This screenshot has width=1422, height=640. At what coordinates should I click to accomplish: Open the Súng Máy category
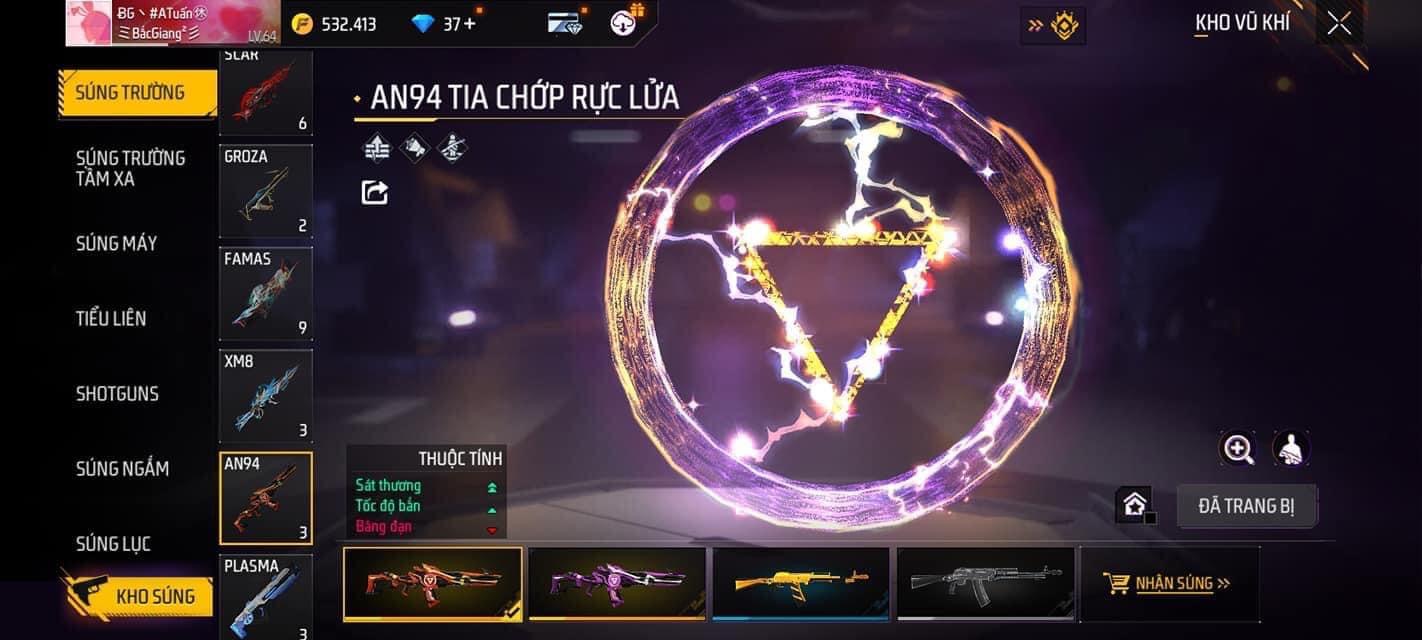[117, 243]
